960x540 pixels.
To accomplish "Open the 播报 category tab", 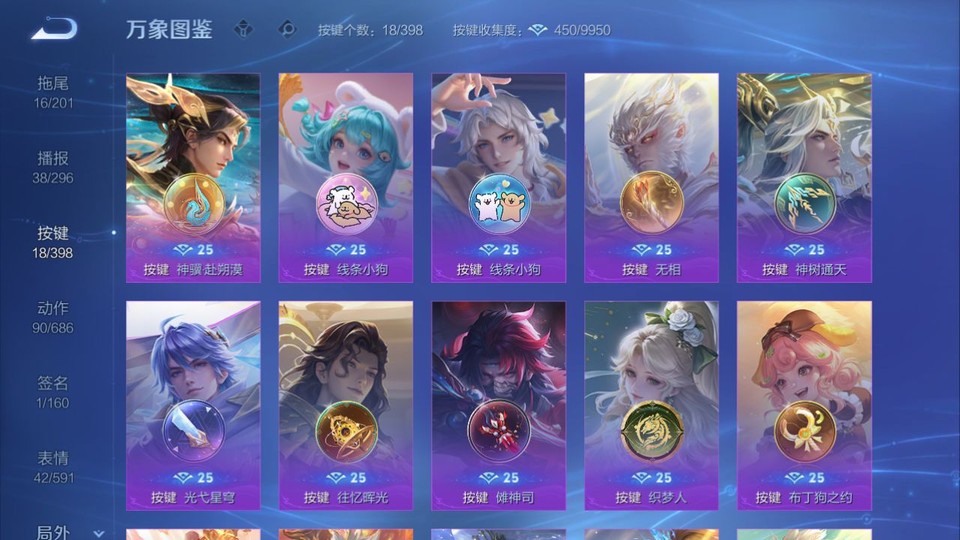I will pos(53,166).
